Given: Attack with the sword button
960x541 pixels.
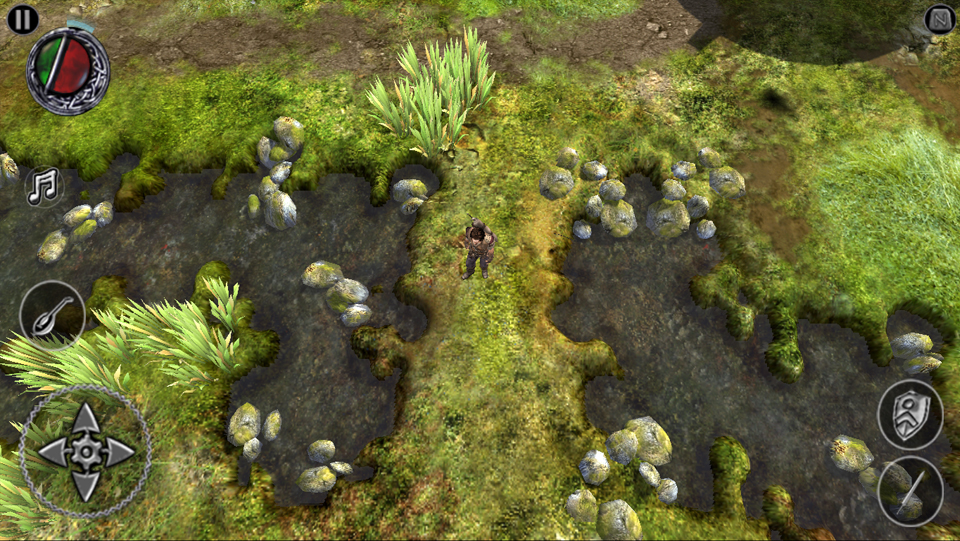Looking at the screenshot, I should tap(910, 491).
